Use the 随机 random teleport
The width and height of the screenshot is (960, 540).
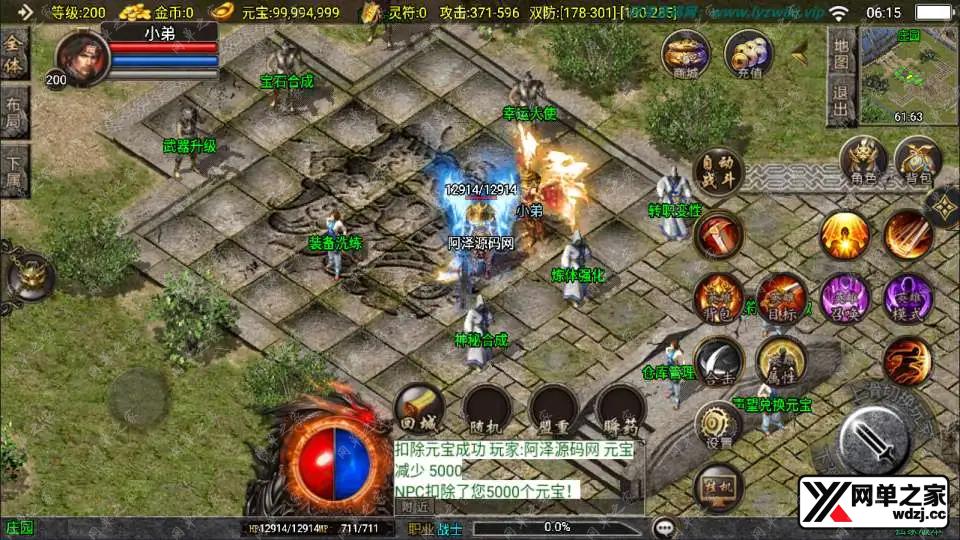click(487, 408)
